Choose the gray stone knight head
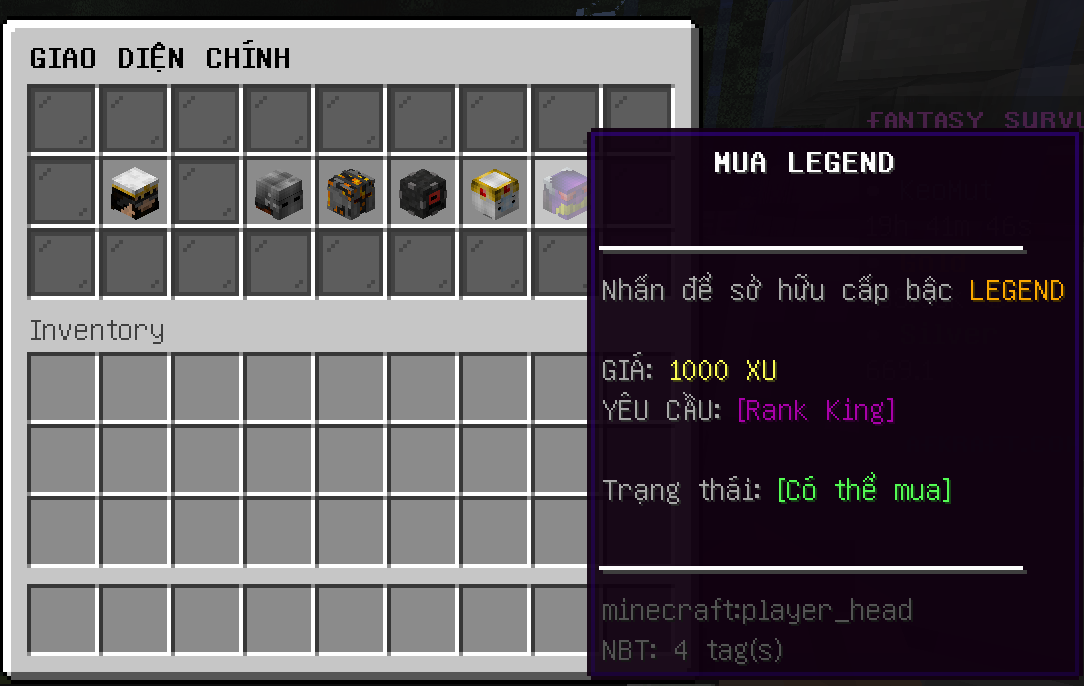 pos(278,193)
